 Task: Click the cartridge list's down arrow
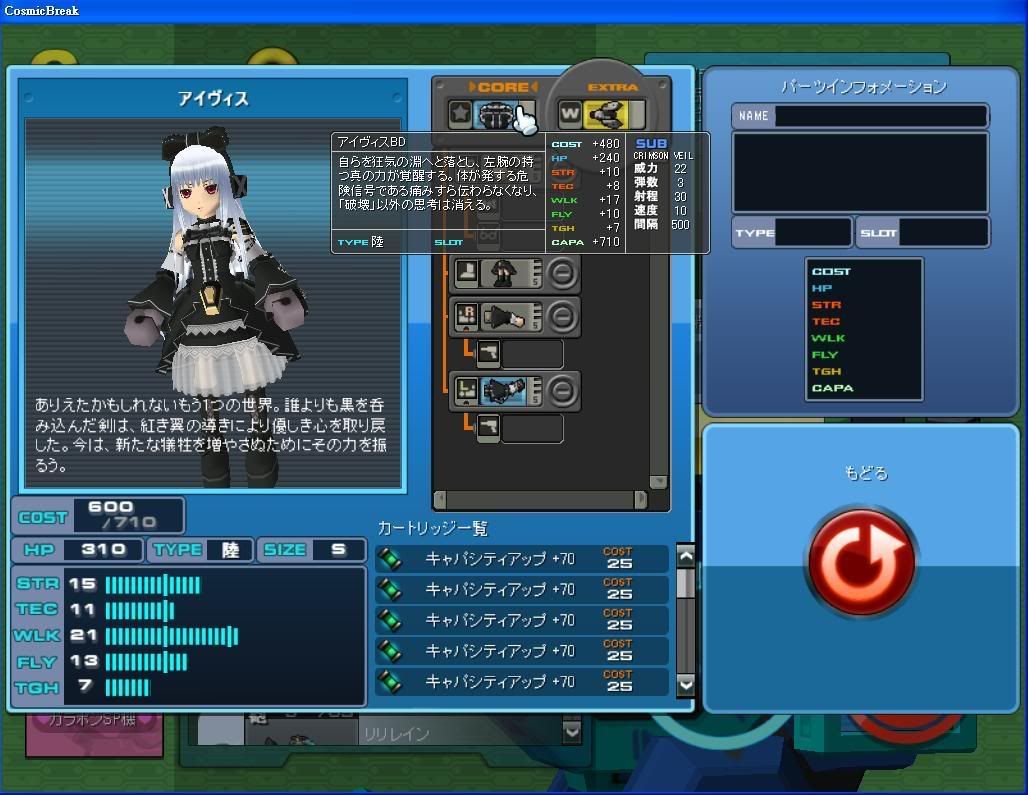point(685,683)
